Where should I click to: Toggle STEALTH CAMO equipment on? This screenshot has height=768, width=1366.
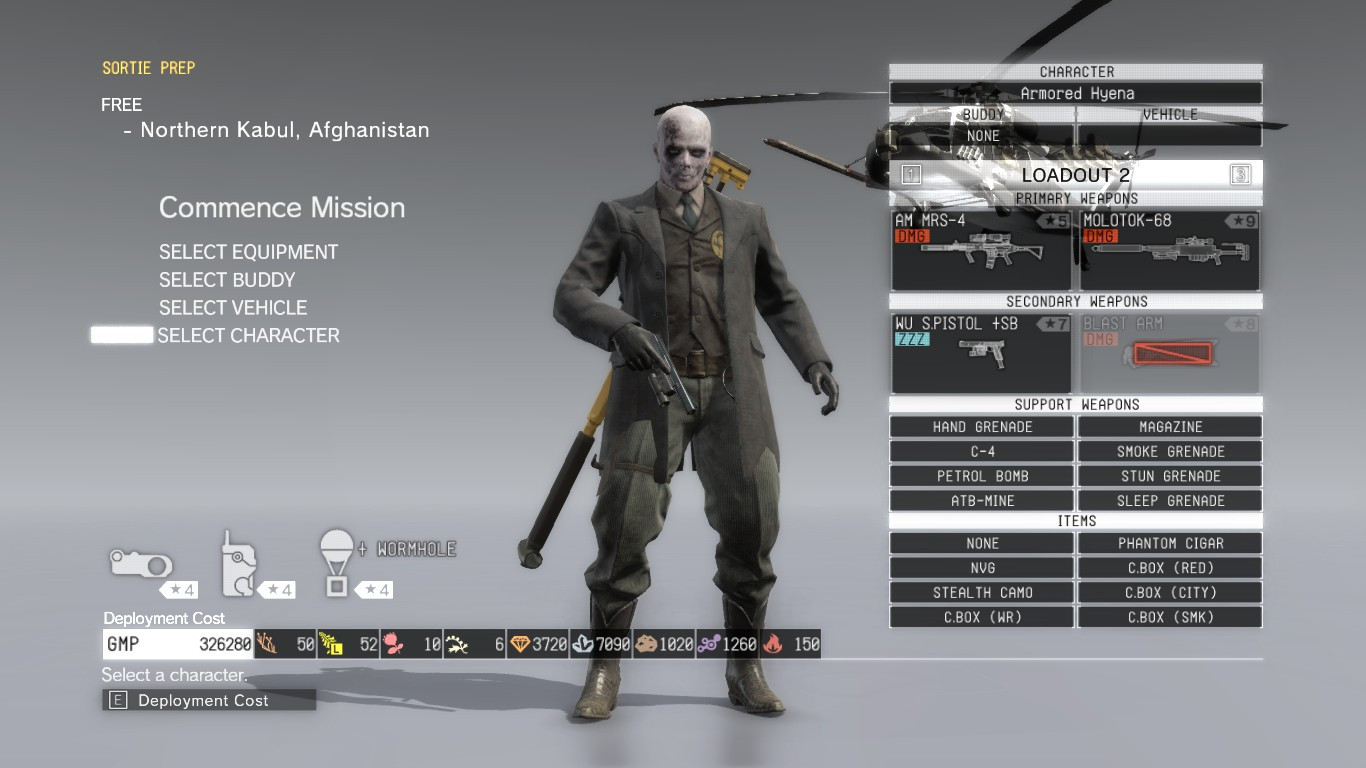[981, 592]
